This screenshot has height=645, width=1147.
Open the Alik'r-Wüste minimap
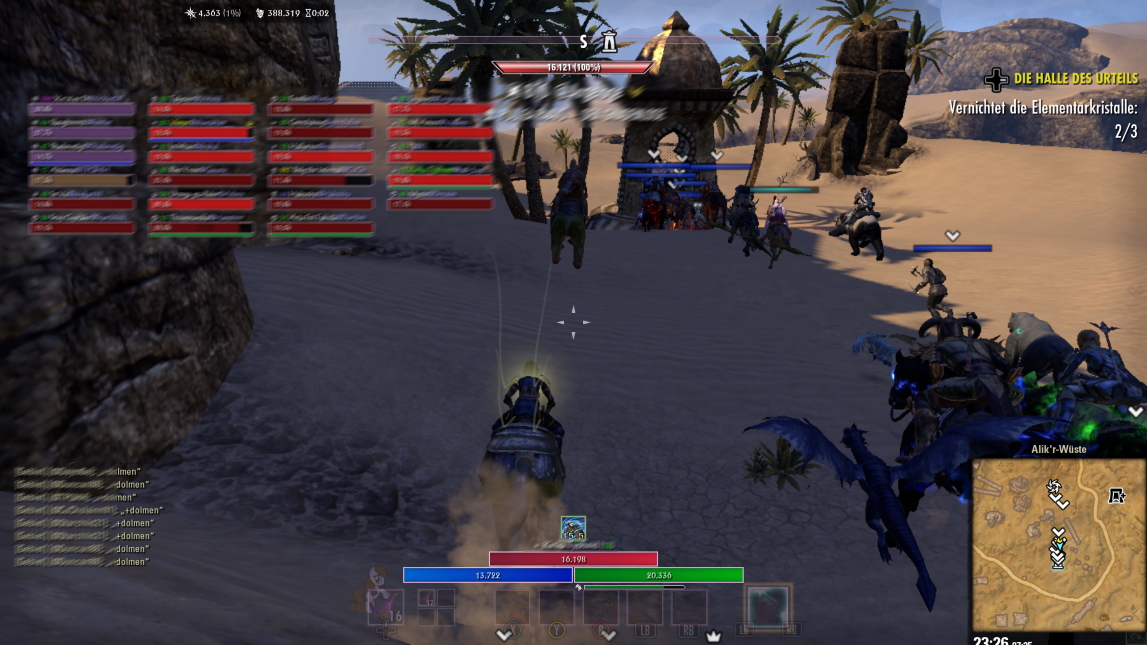[1058, 545]
